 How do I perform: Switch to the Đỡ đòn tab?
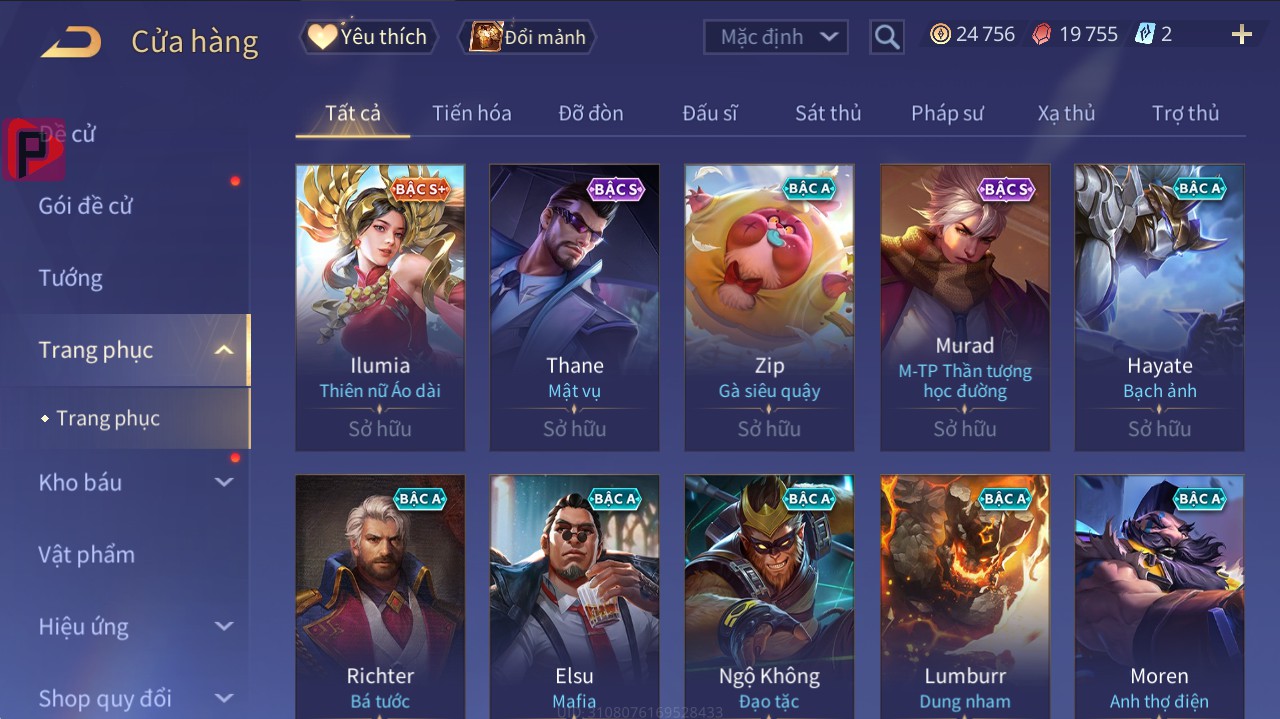tap(590, 113)
